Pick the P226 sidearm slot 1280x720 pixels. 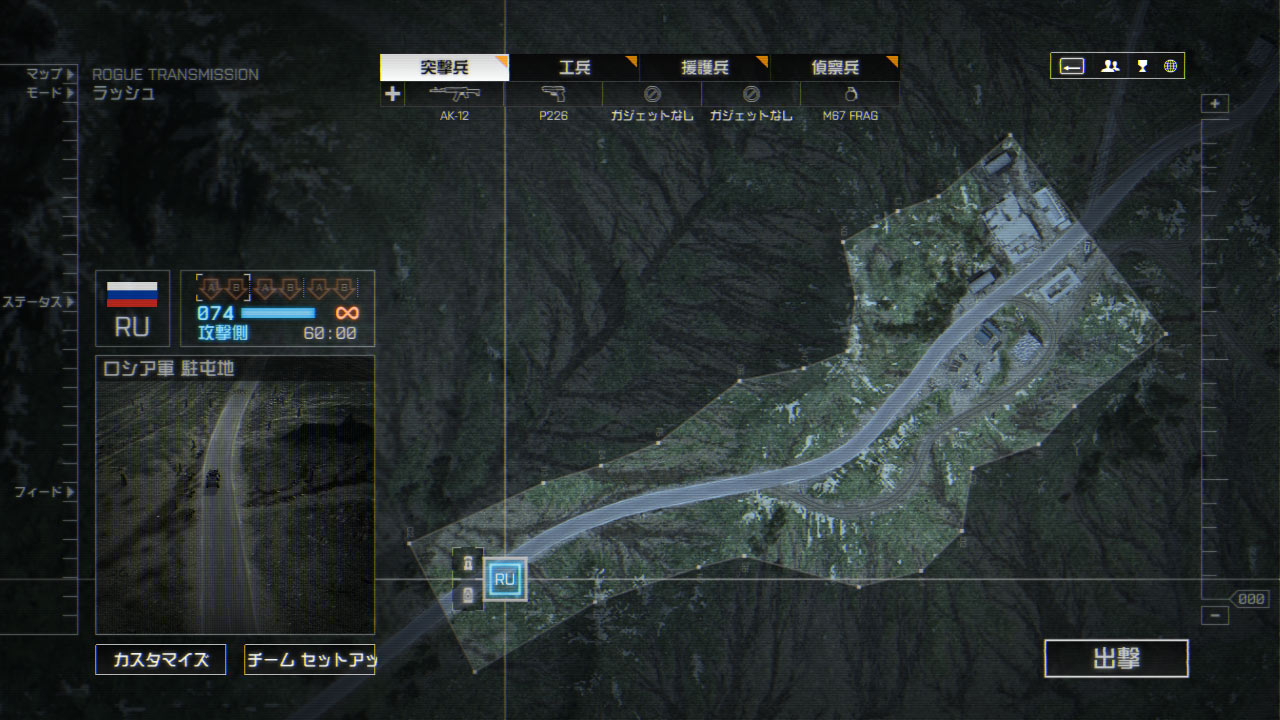click(x=553, y=95)
